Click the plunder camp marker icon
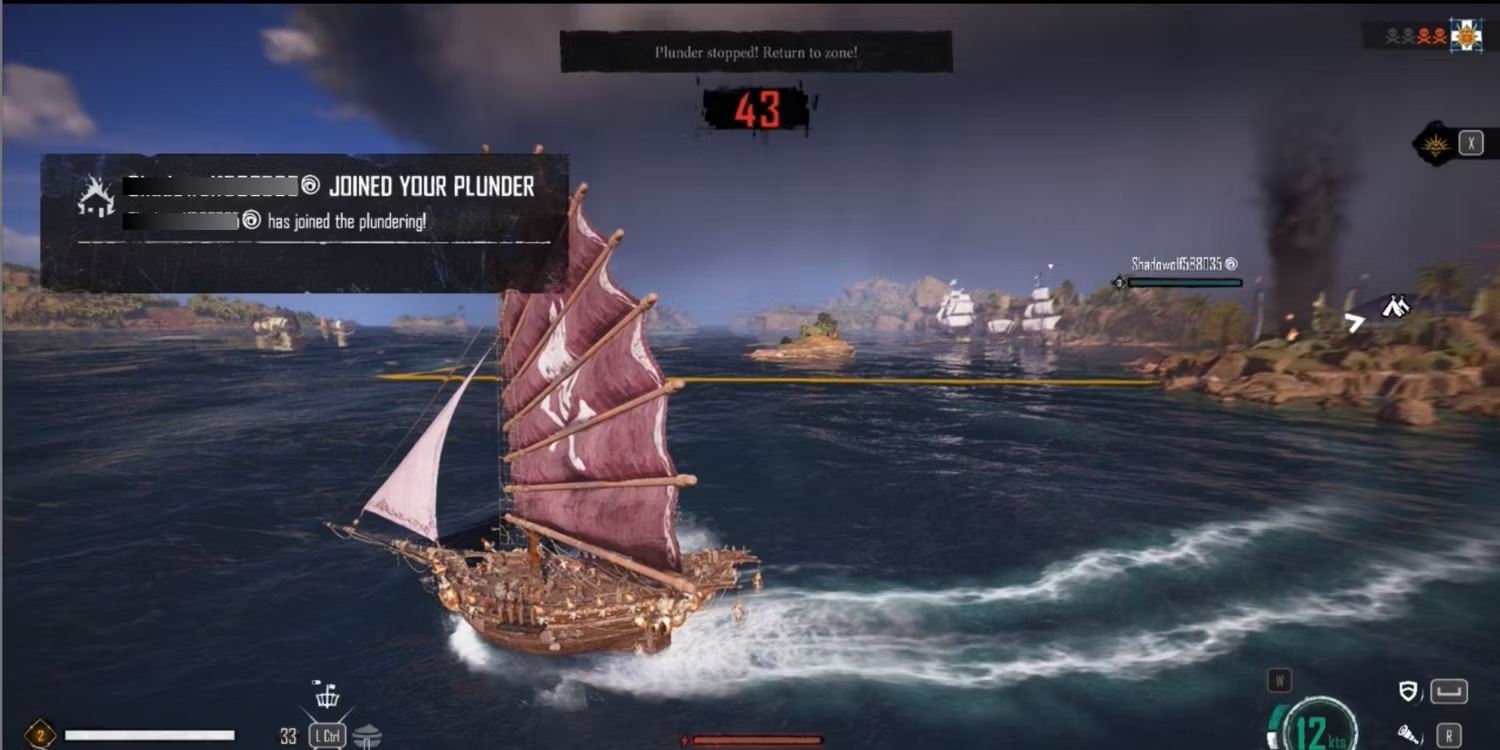Screen dimensions: 1500x750 (1395, 307)
